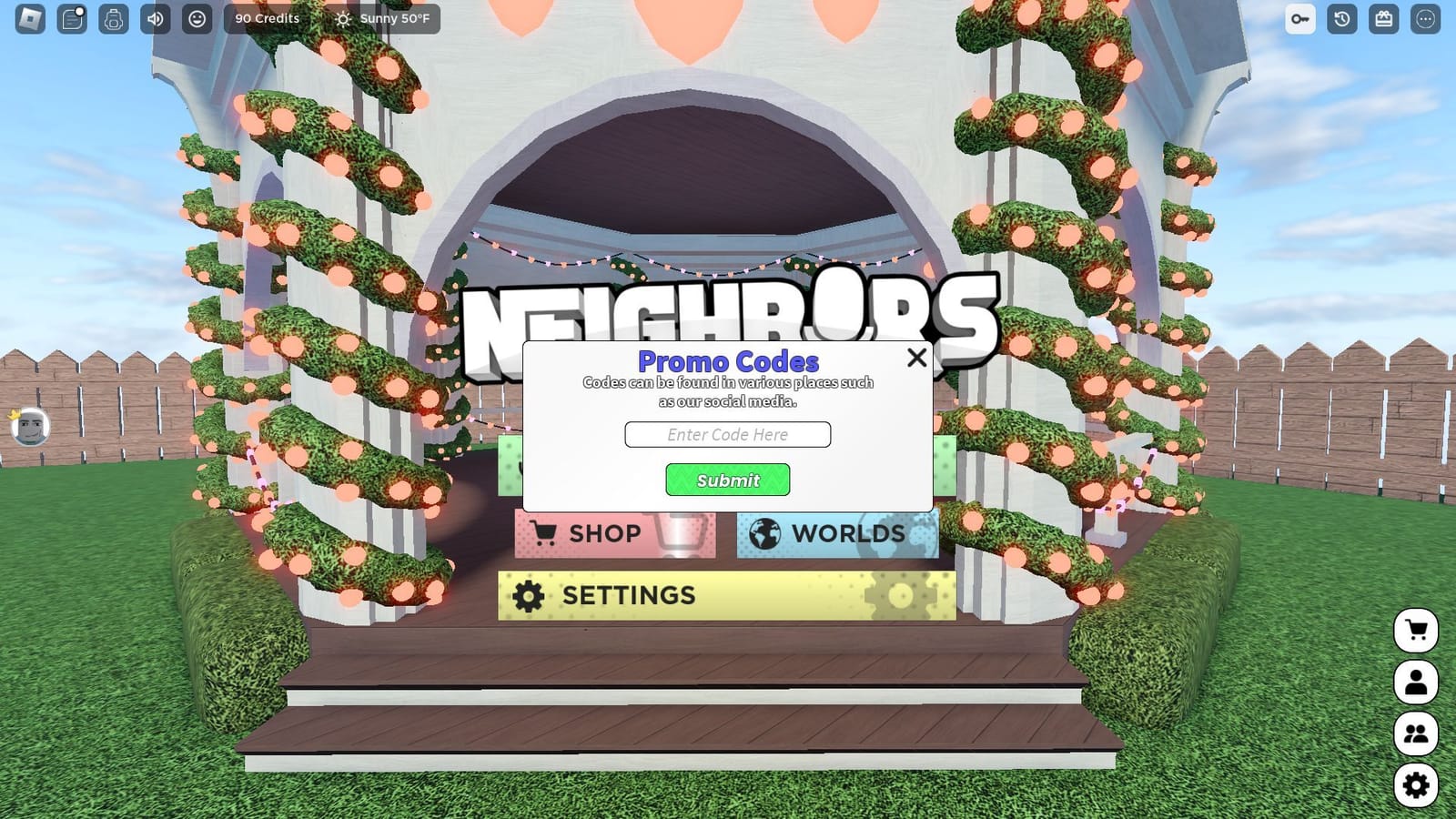The width and height of the screenshot is (1456, 819).
Task: Click the Enter Code Here field
Action: (x=727, y=434)
